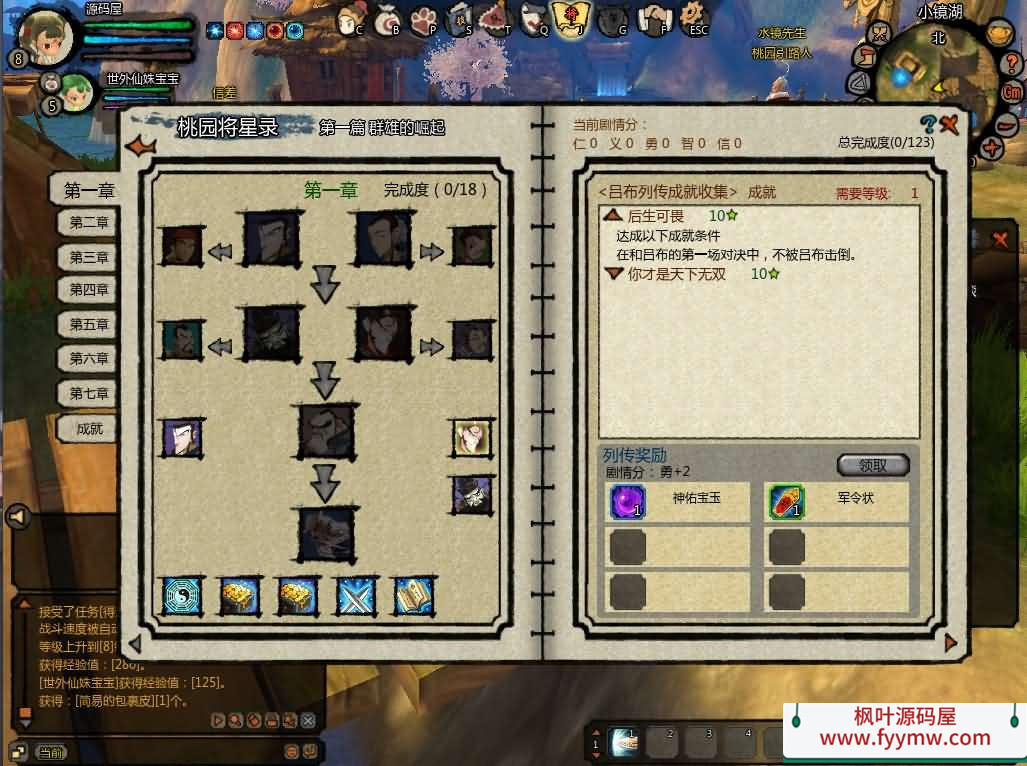Claim rewards with the 领取 button
The height and width of the screenshot is (766, 1027).
[x=872, y=465]
